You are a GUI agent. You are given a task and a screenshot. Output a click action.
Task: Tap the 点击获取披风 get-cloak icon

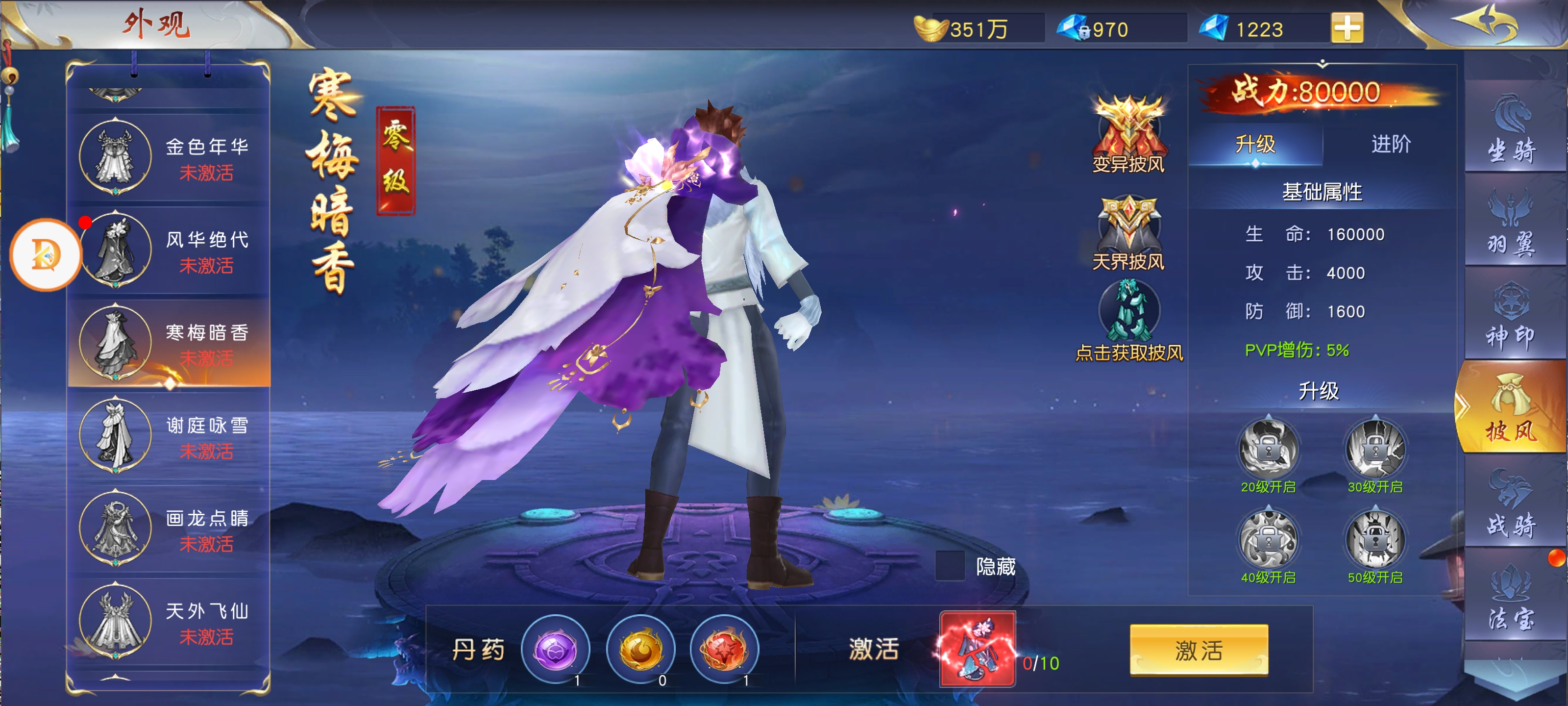pos(1128,320)
